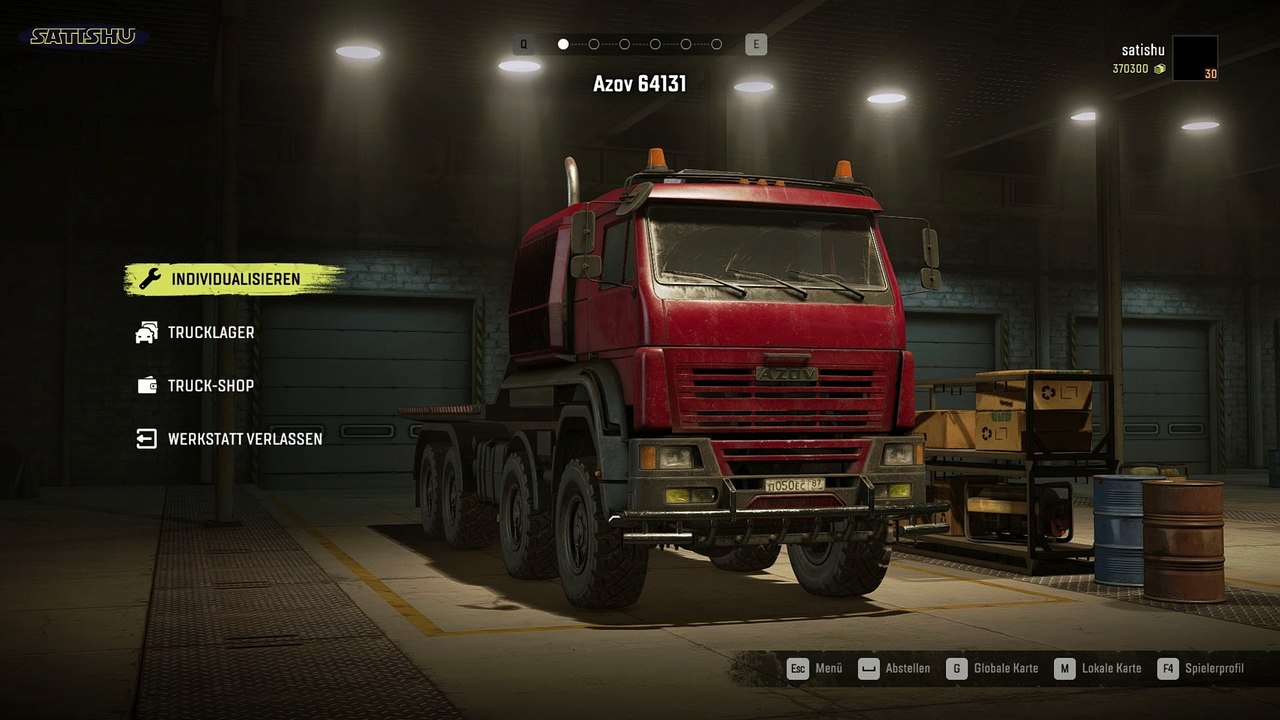Viewport: 1280px width, 720px height.
Task: Open the Truck-Shop
Action: click(210, 386)
